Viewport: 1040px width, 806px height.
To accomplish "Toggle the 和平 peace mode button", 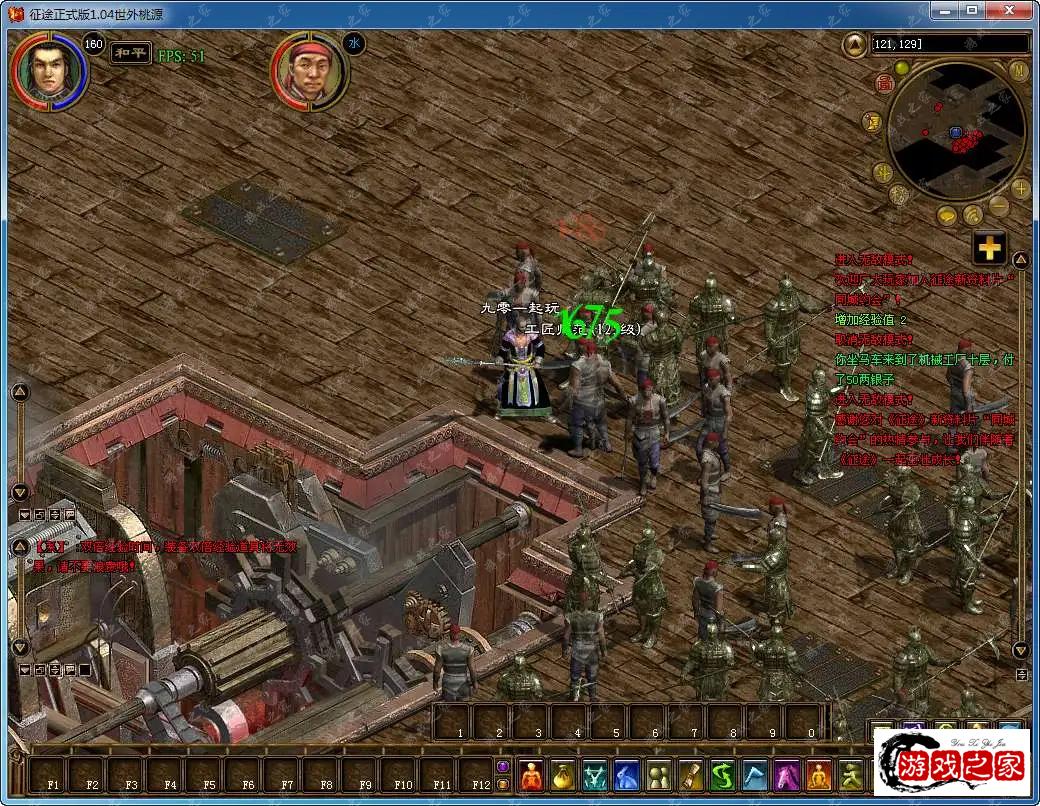I will click(x=131, y=54).
